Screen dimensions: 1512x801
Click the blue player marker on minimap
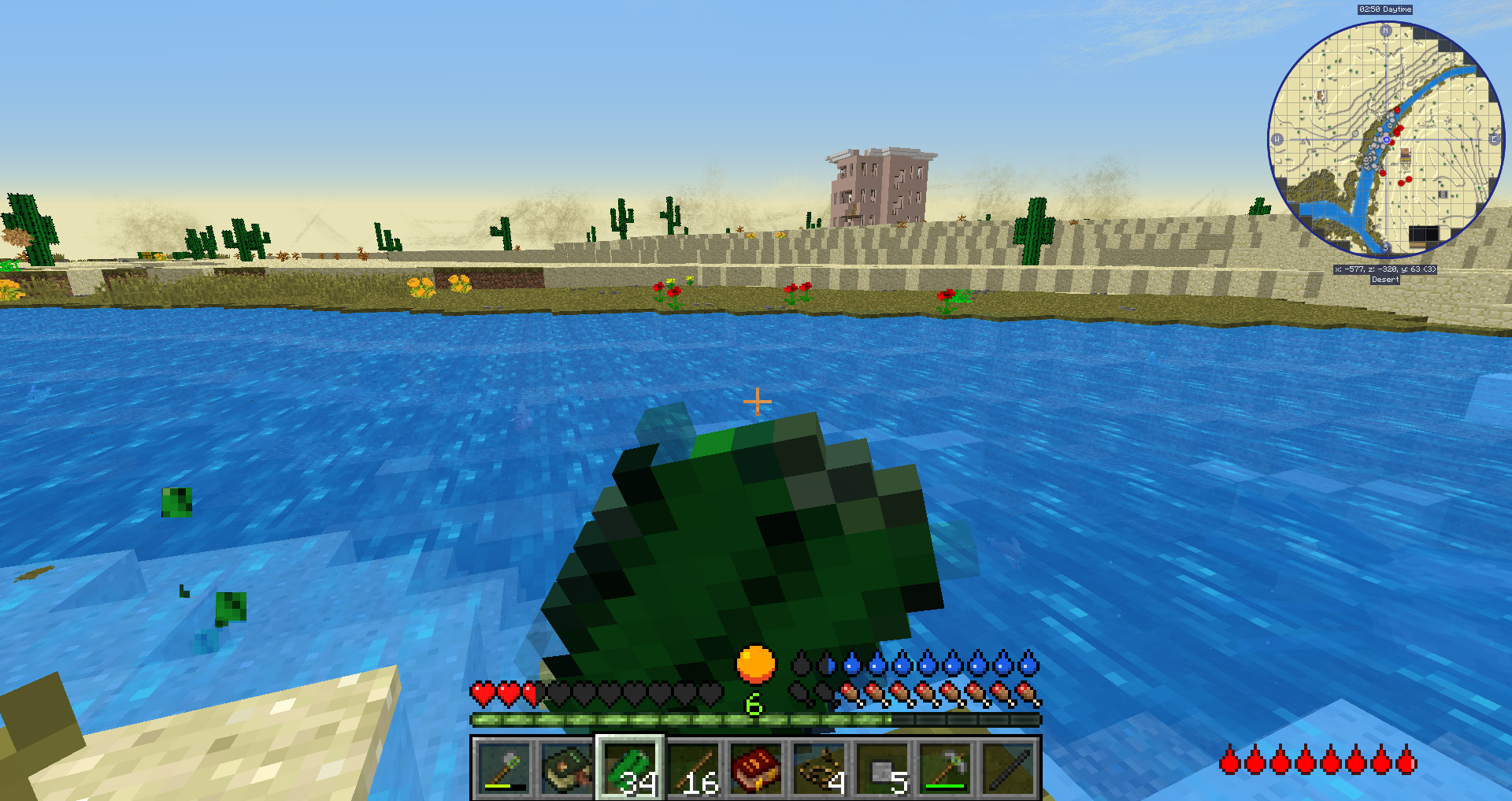click(1386, 140)
